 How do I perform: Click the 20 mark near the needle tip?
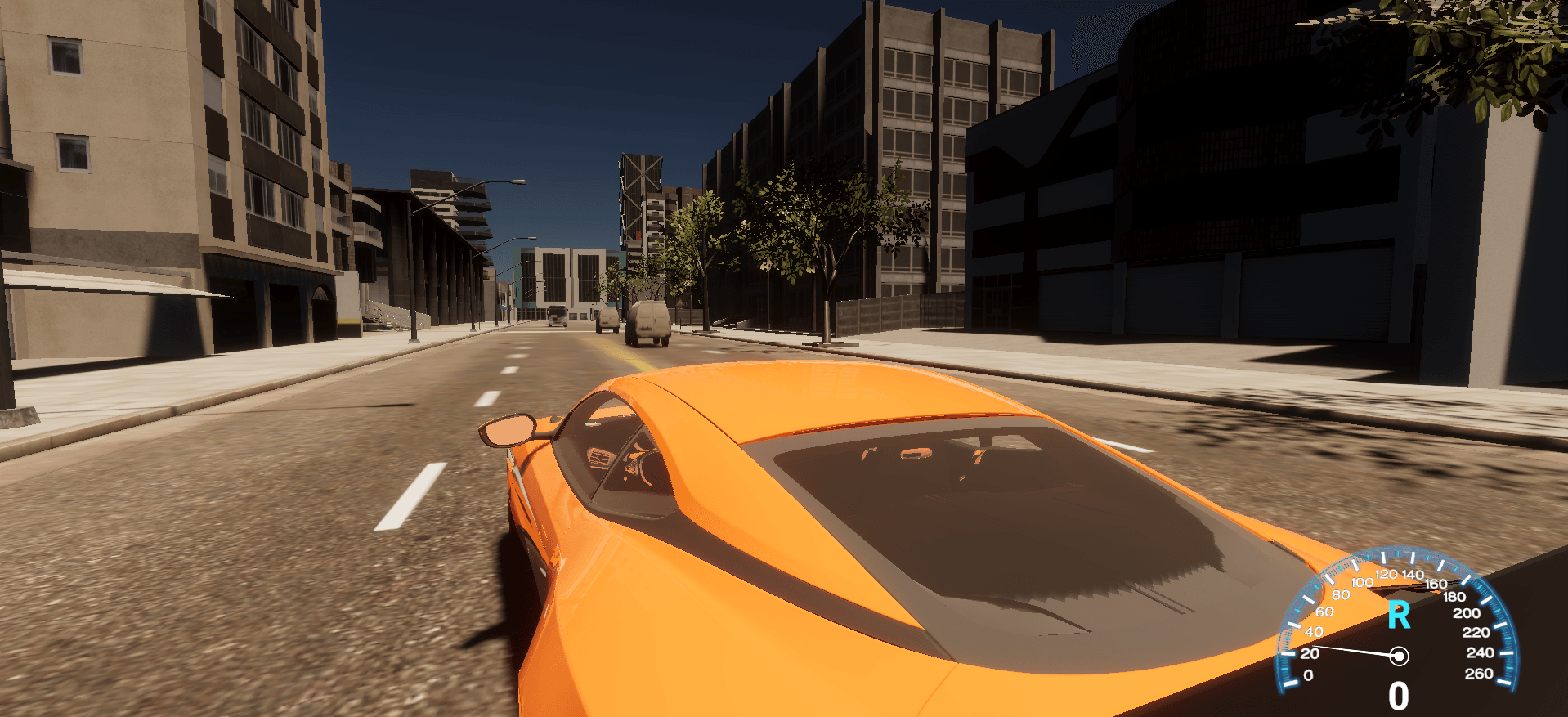click(1310, 652)
